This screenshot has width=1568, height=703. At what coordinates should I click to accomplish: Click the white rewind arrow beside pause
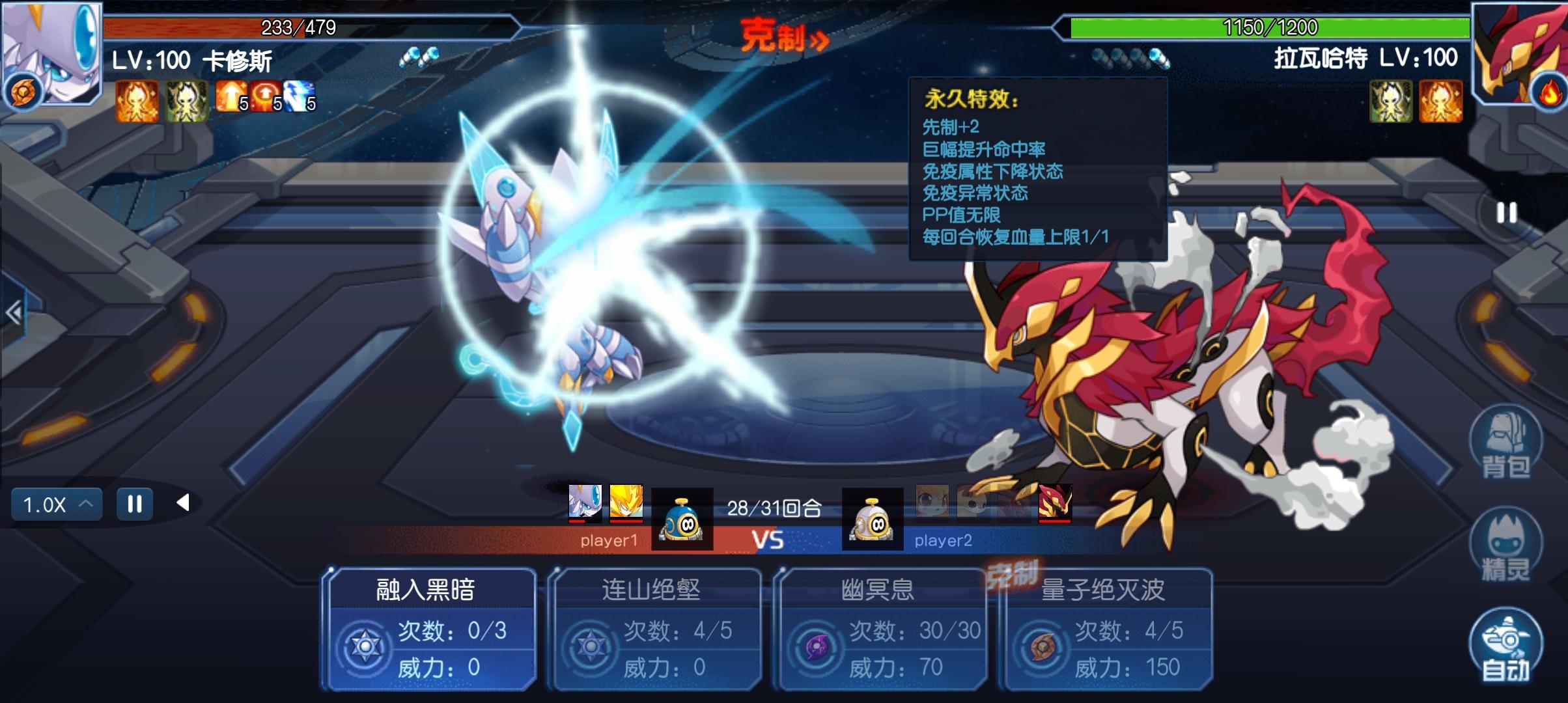click(184, 503)
